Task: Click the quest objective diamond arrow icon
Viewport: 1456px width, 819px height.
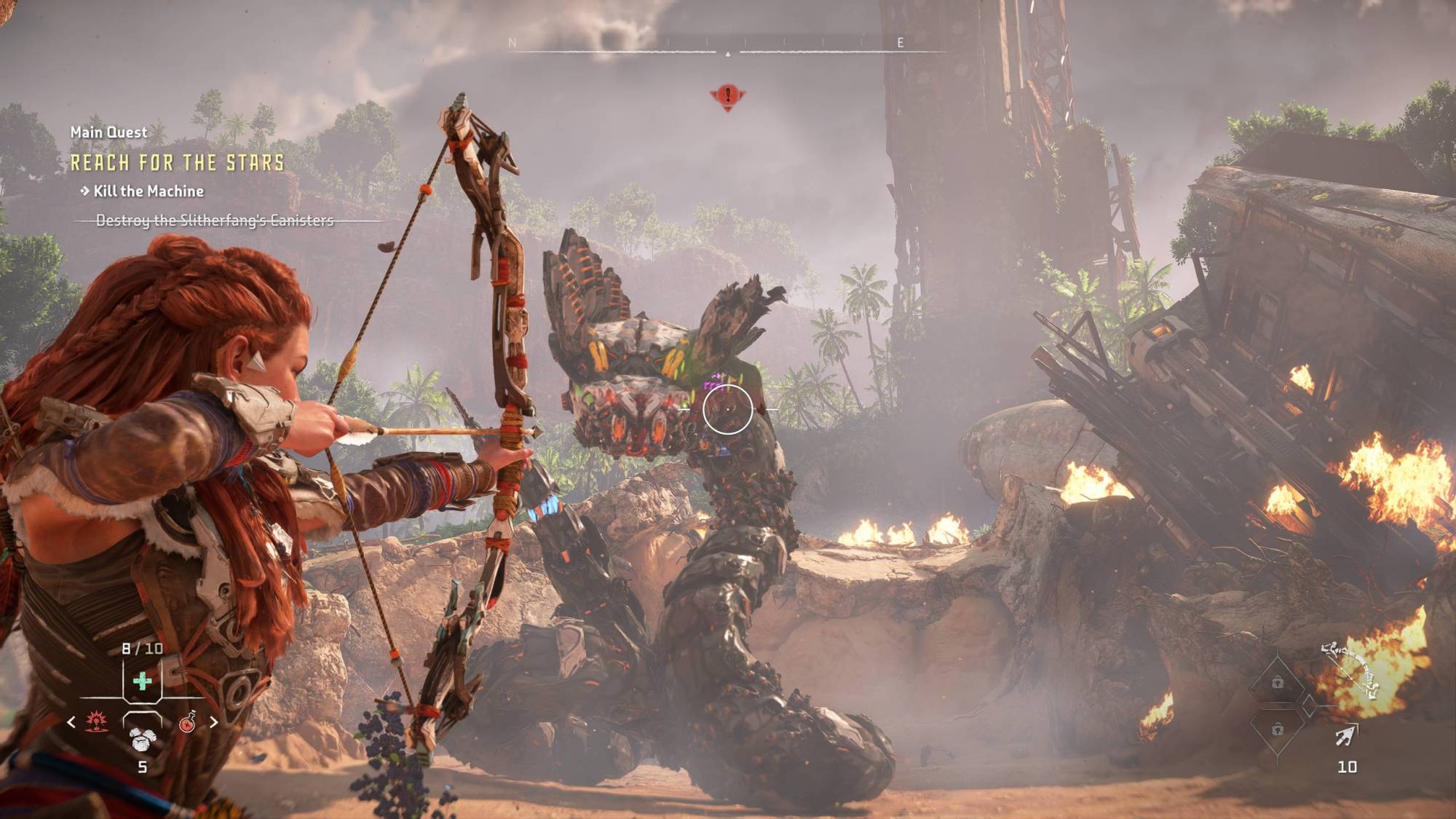Action: (86, 192)
